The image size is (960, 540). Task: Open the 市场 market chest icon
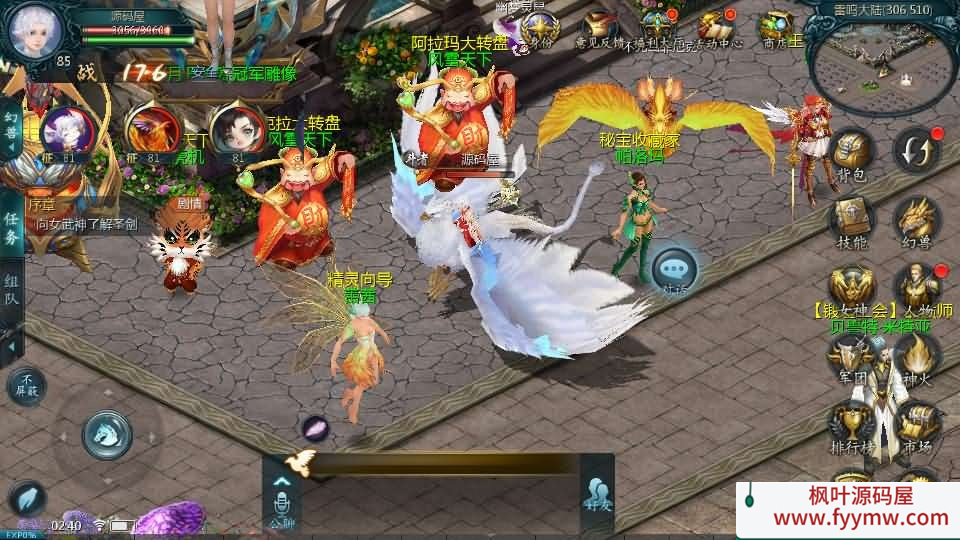click(916, 424)
